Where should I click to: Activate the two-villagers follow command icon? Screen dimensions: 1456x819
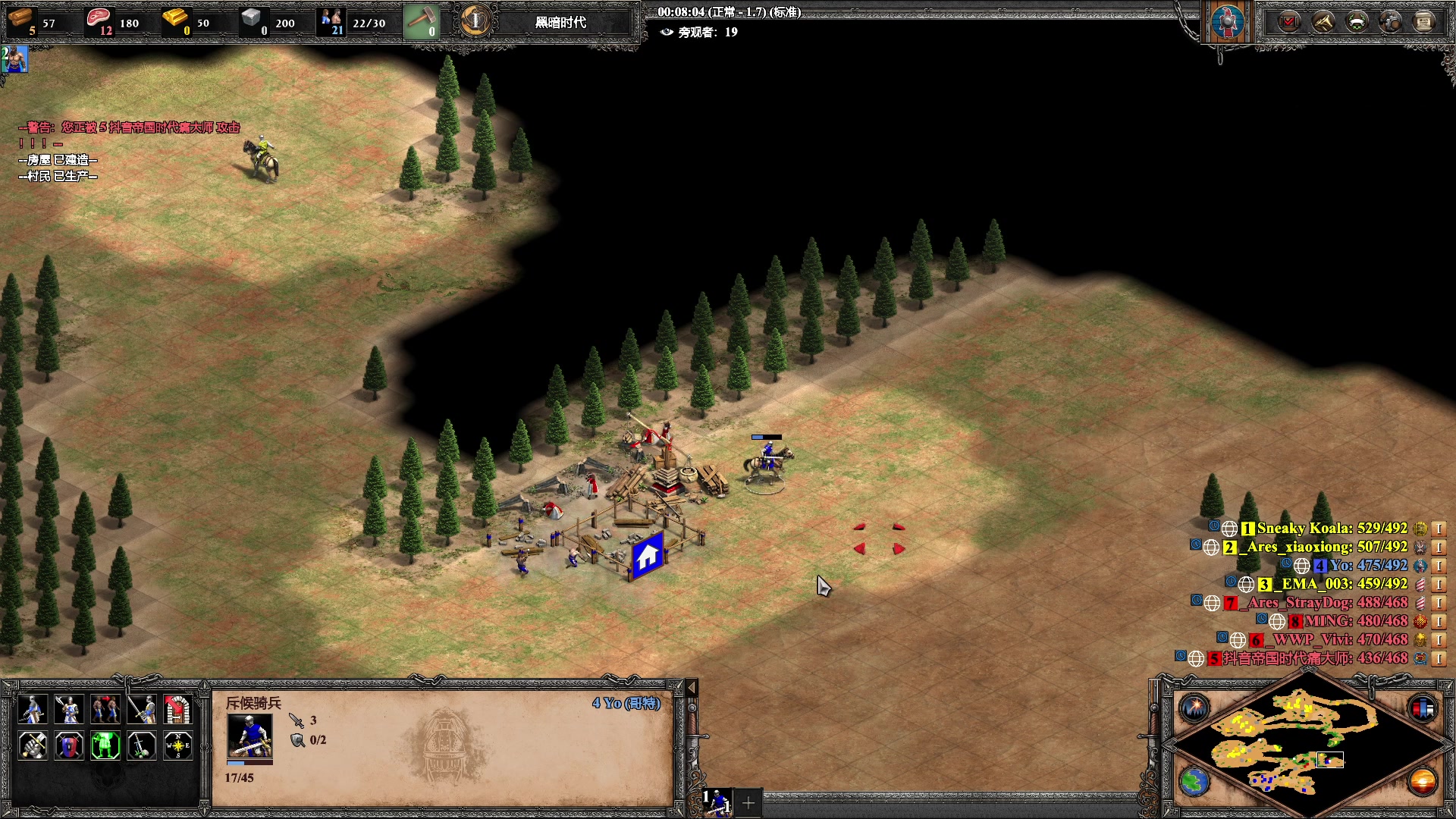105,710
